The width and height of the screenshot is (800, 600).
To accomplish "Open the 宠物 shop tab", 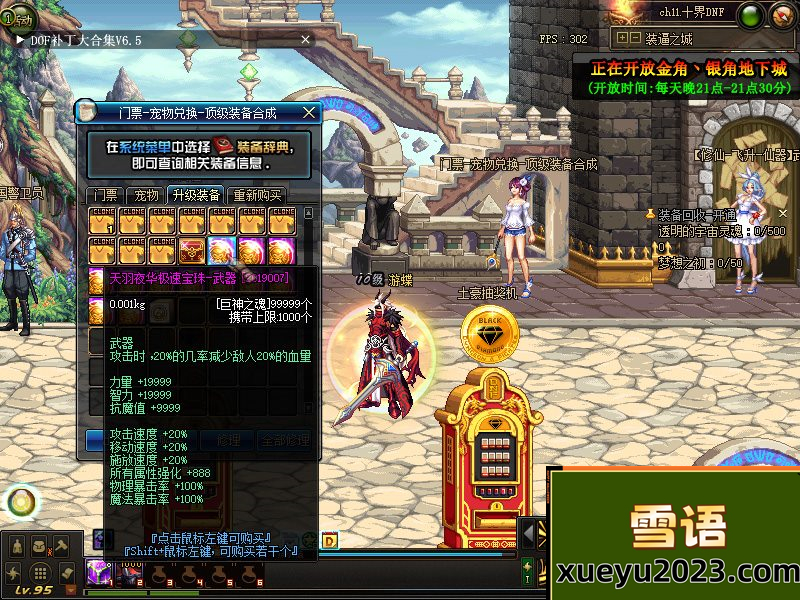I will [146, 195].
